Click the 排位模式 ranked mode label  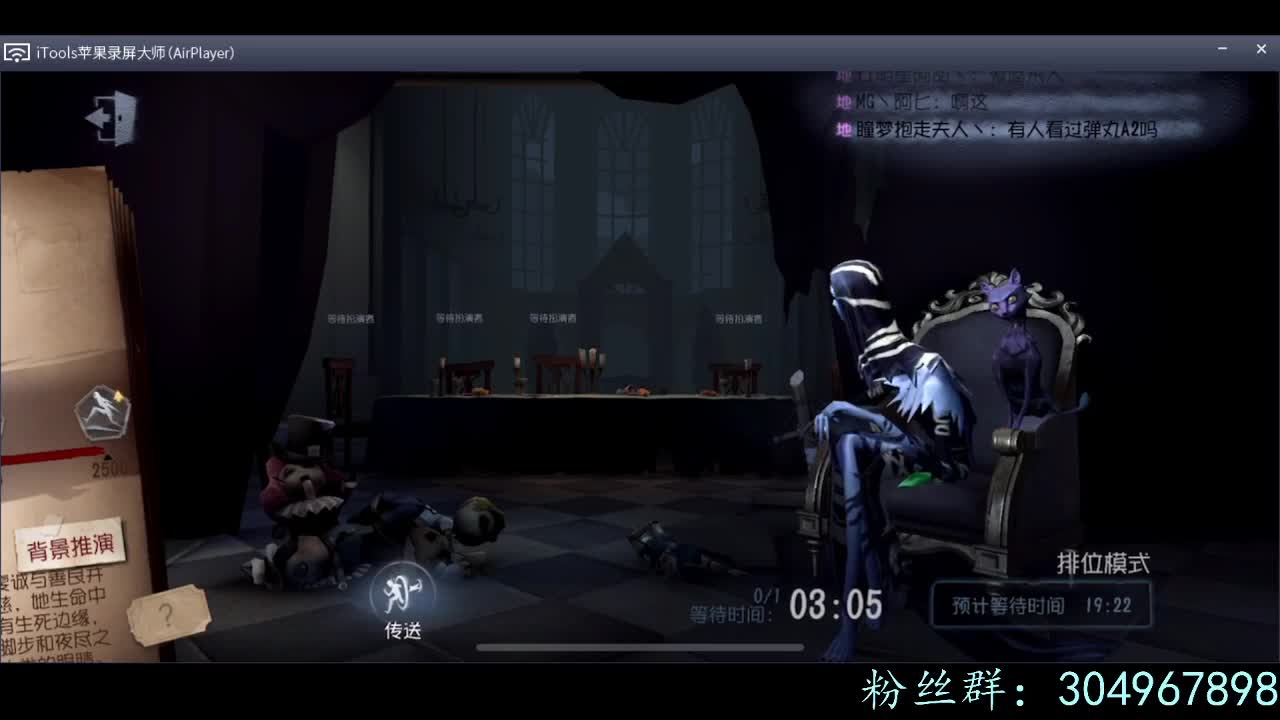click(1102, 563)
